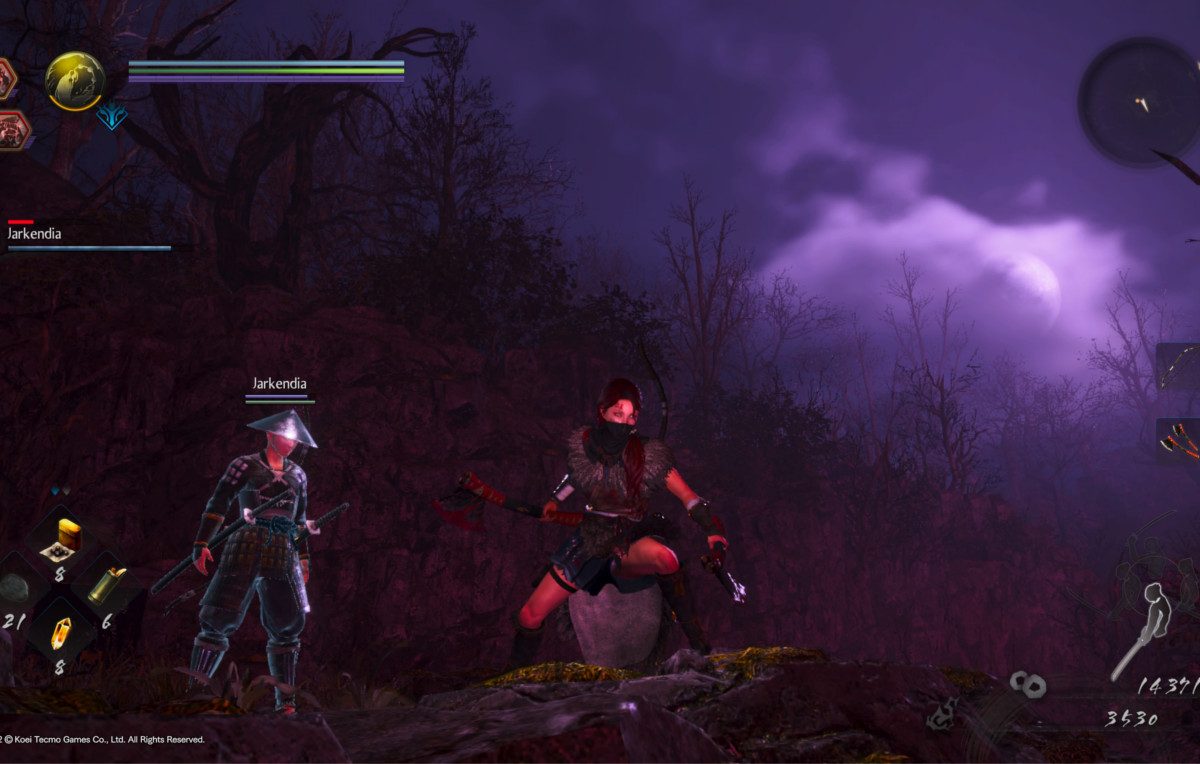Open the circular compass minimap
The image size is (1200, 764).
(x=1138, y=101)
